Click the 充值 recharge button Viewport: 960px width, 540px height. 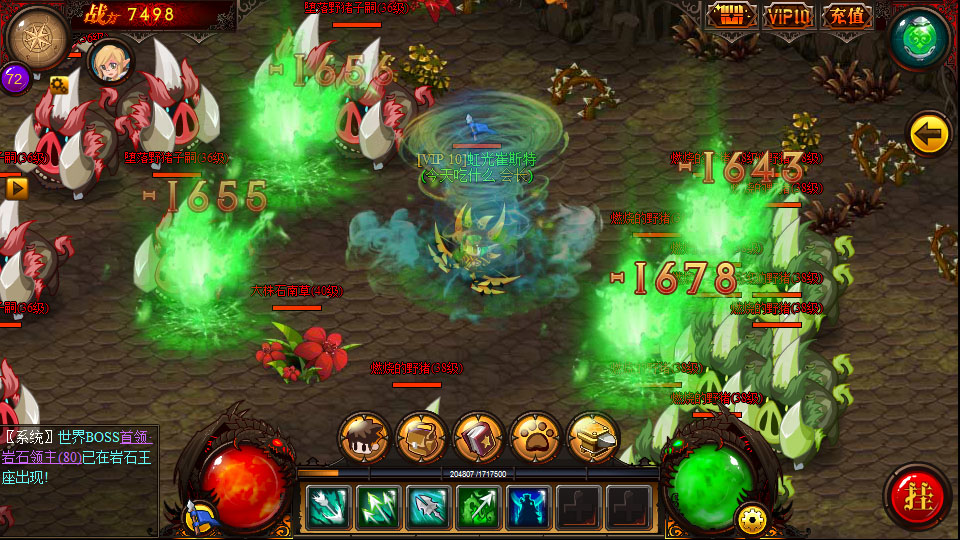tap(845, 16)
